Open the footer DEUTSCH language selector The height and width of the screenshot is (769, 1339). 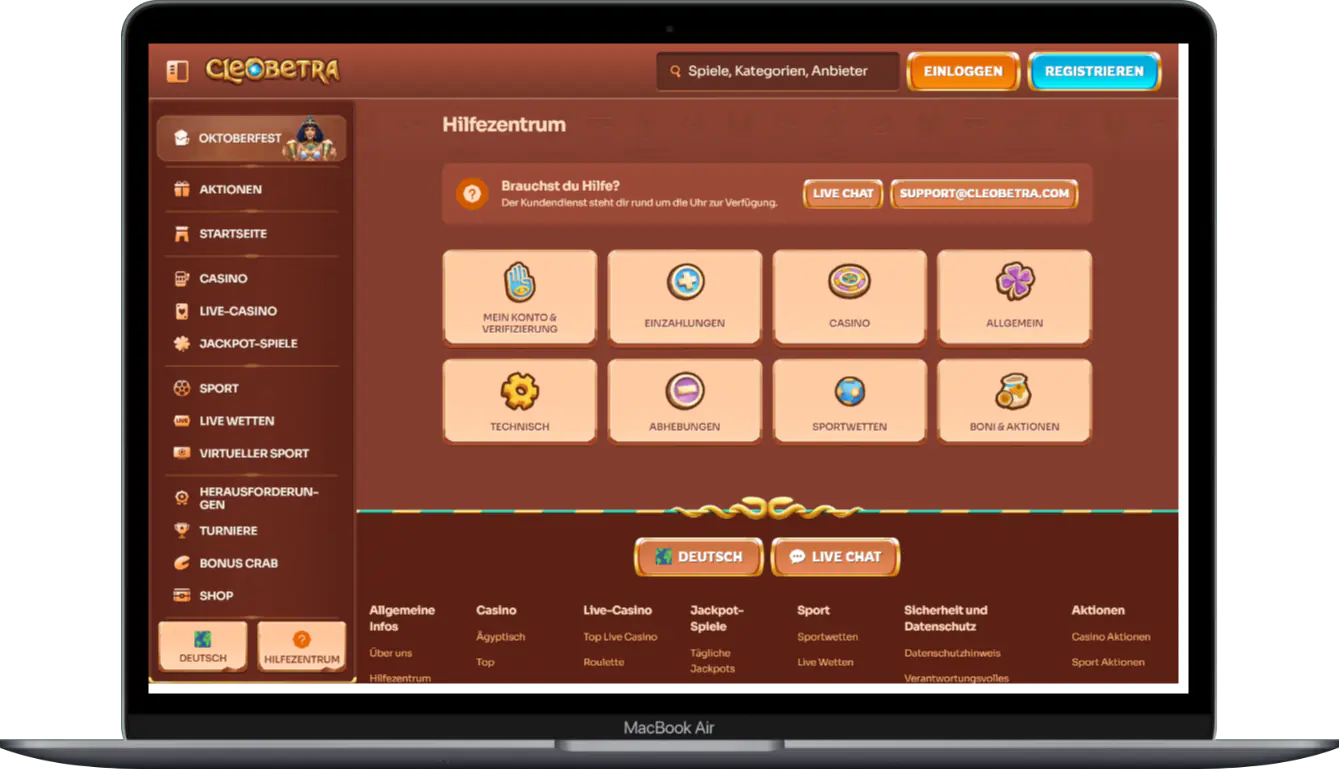[x=698, y=557]
